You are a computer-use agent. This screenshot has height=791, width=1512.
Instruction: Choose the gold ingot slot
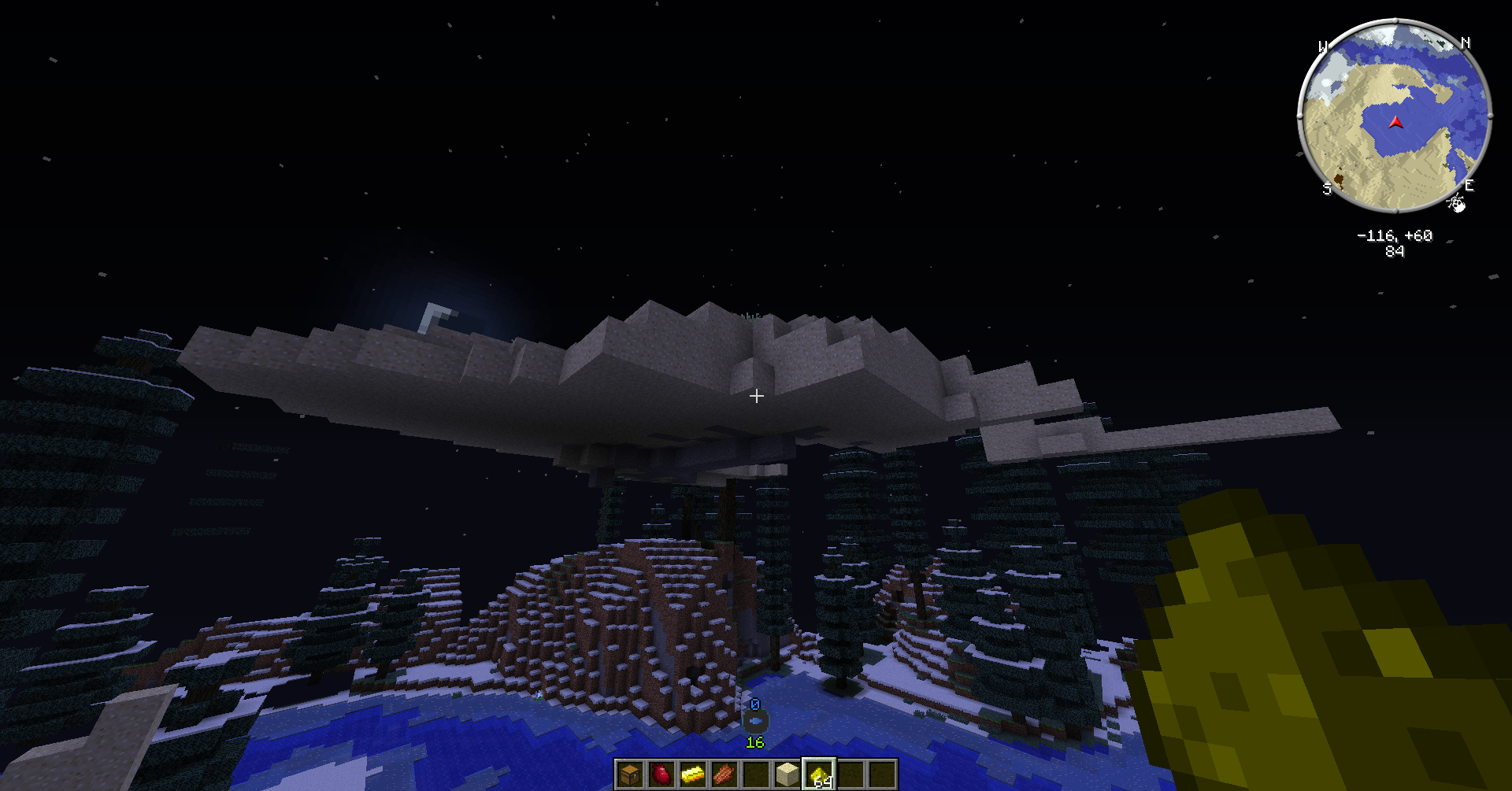coord(692,774)
